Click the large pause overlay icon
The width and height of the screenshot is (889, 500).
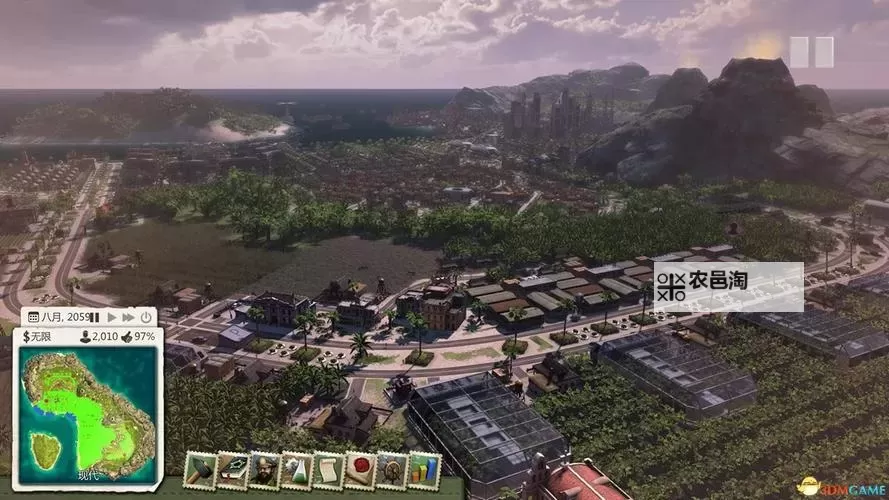[x=811, y=52]
